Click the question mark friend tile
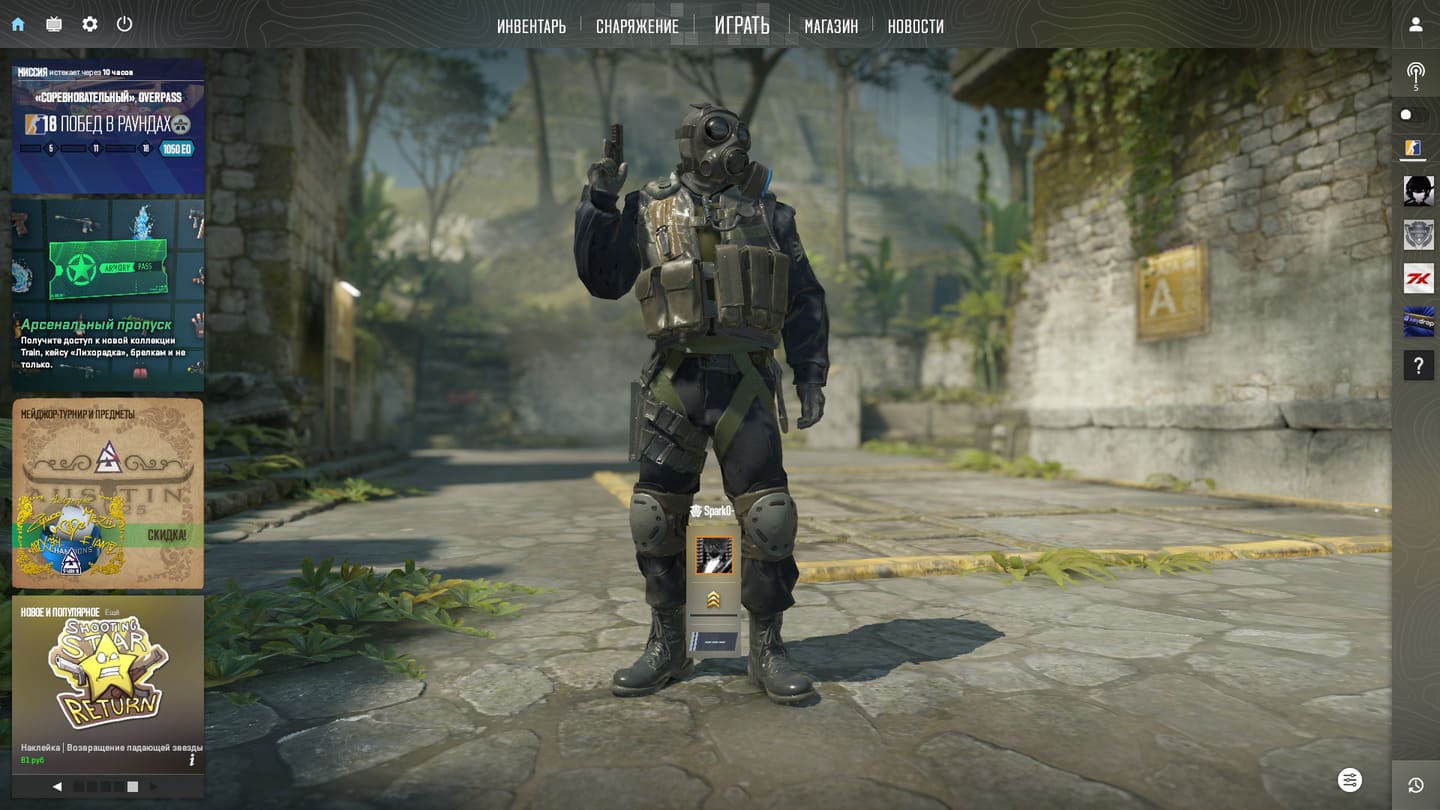1440x810 pixels. pyautogui.click(x=1418, y=365)
